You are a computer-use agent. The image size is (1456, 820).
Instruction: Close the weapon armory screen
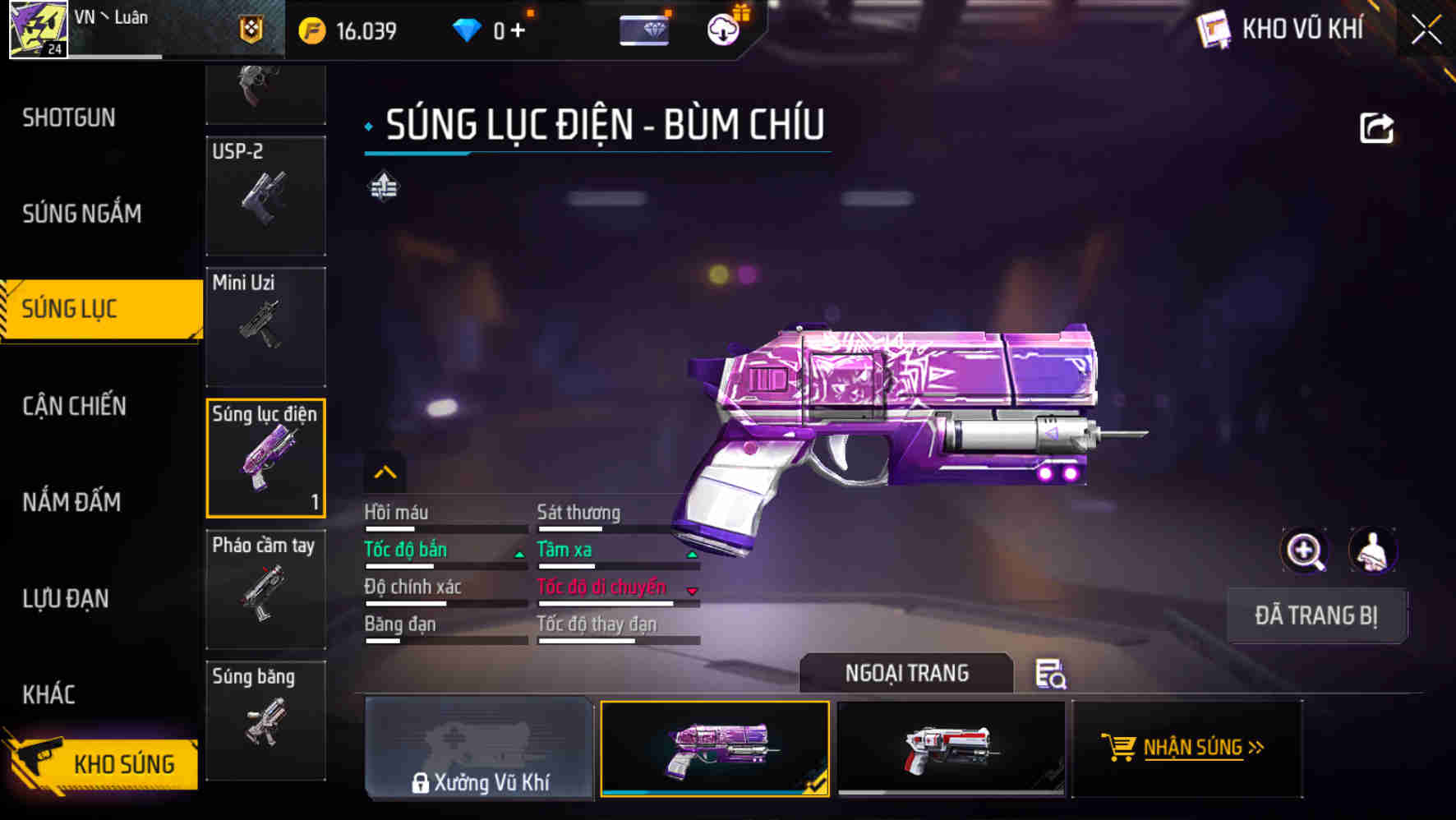click(x=1426, y=30)
